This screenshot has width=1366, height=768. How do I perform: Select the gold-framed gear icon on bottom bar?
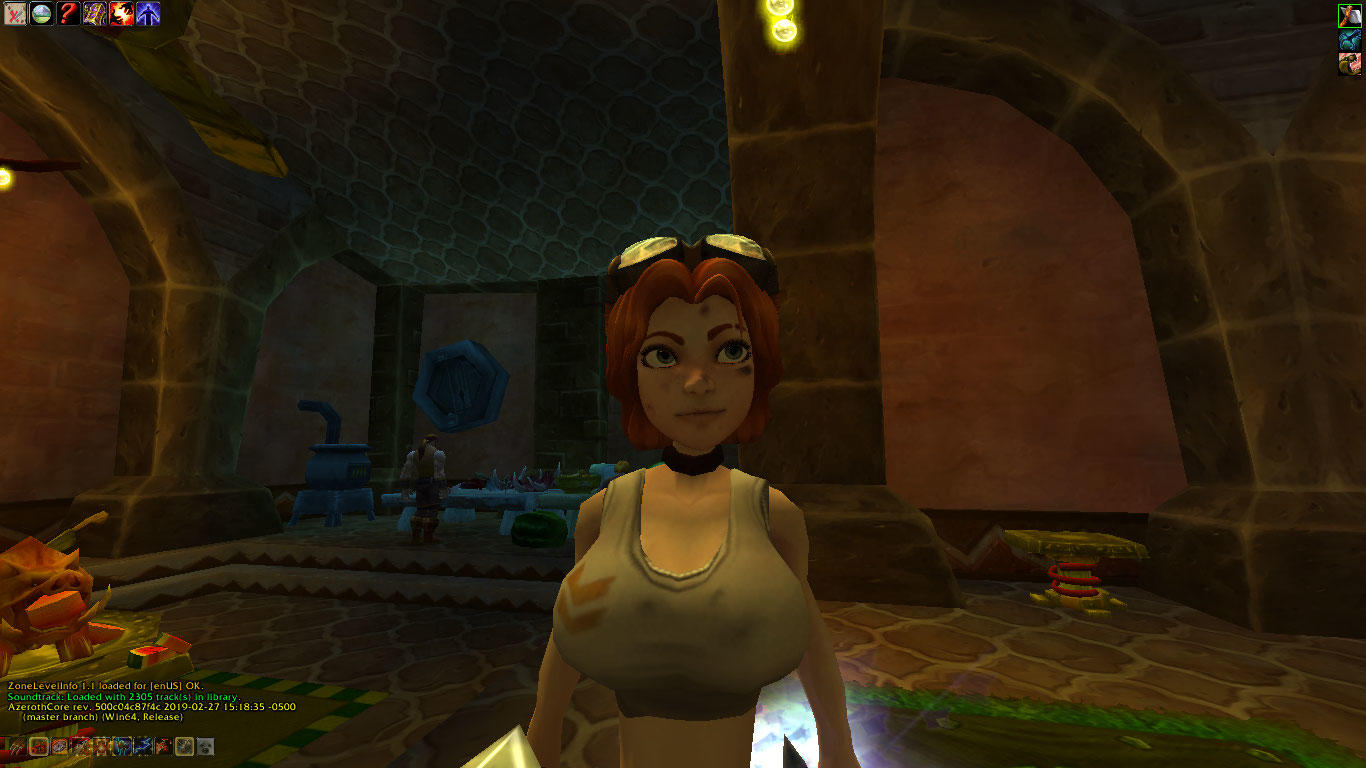pyautogui.click(x=184, y=748)
